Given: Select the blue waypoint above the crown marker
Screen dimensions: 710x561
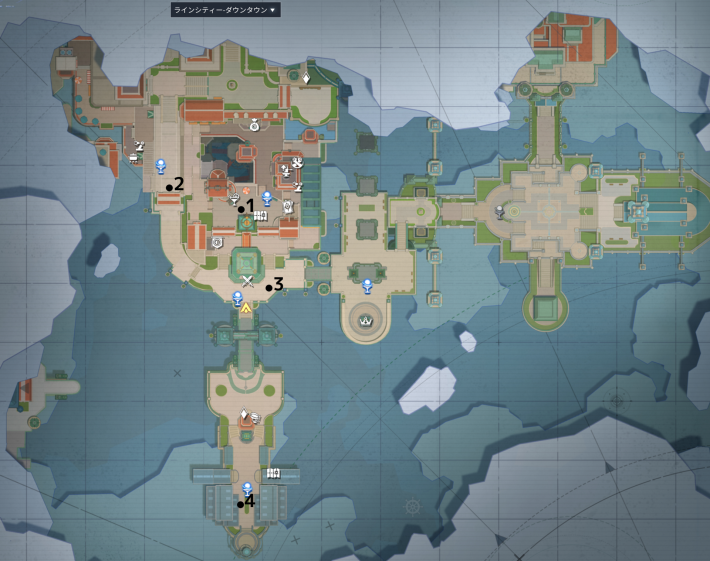Looking at the screenshot, I should pos(367,286).
